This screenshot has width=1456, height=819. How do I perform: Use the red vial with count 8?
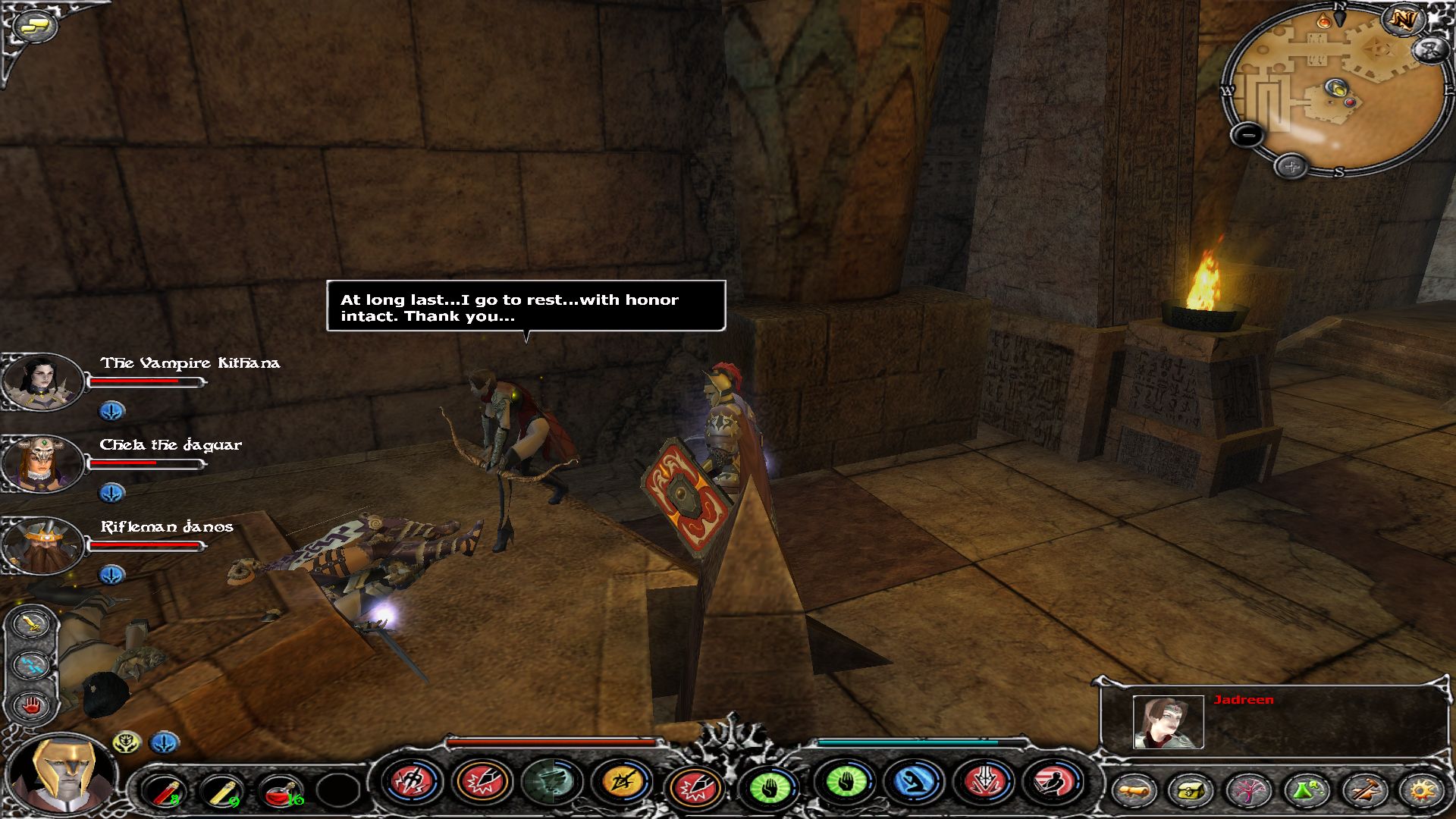click(x=165, y=791)
